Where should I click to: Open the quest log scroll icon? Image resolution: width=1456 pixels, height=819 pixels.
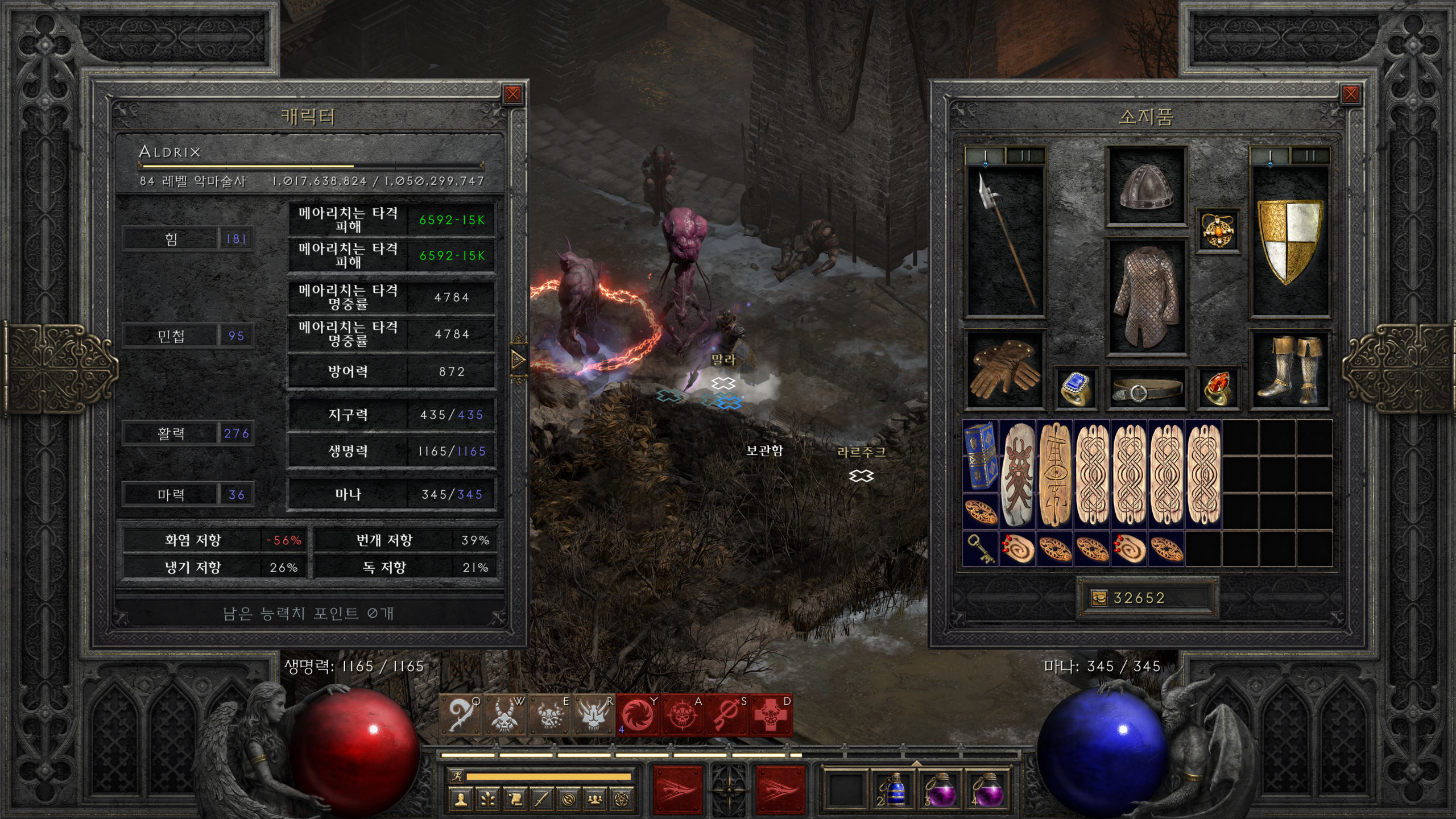point(515,800)
